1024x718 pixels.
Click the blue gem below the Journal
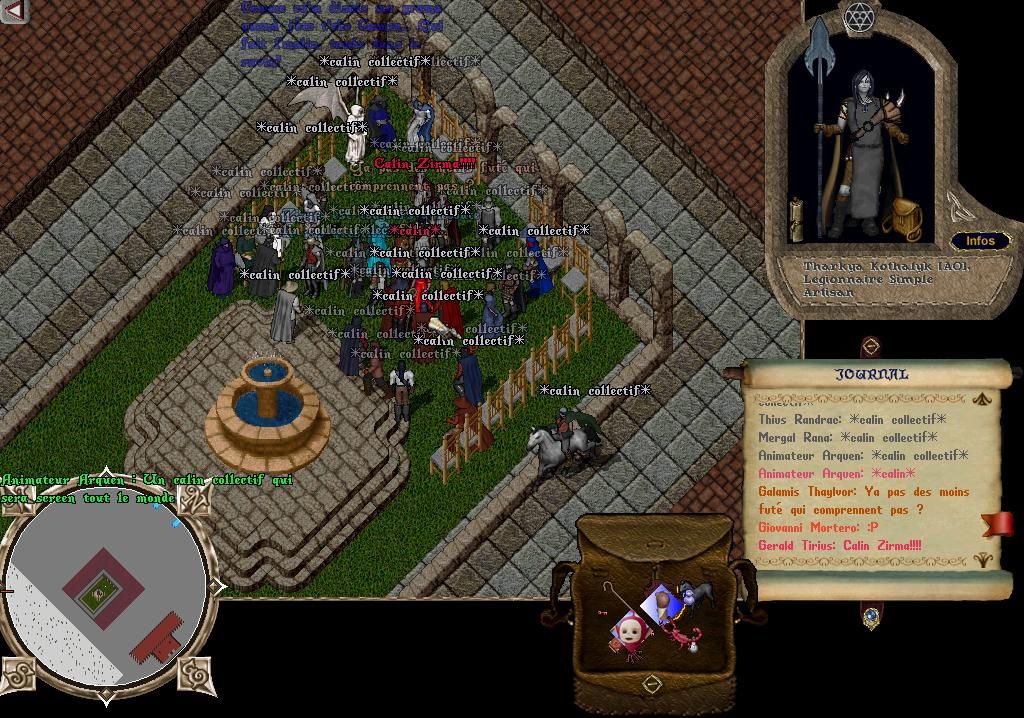coord(871,617)
